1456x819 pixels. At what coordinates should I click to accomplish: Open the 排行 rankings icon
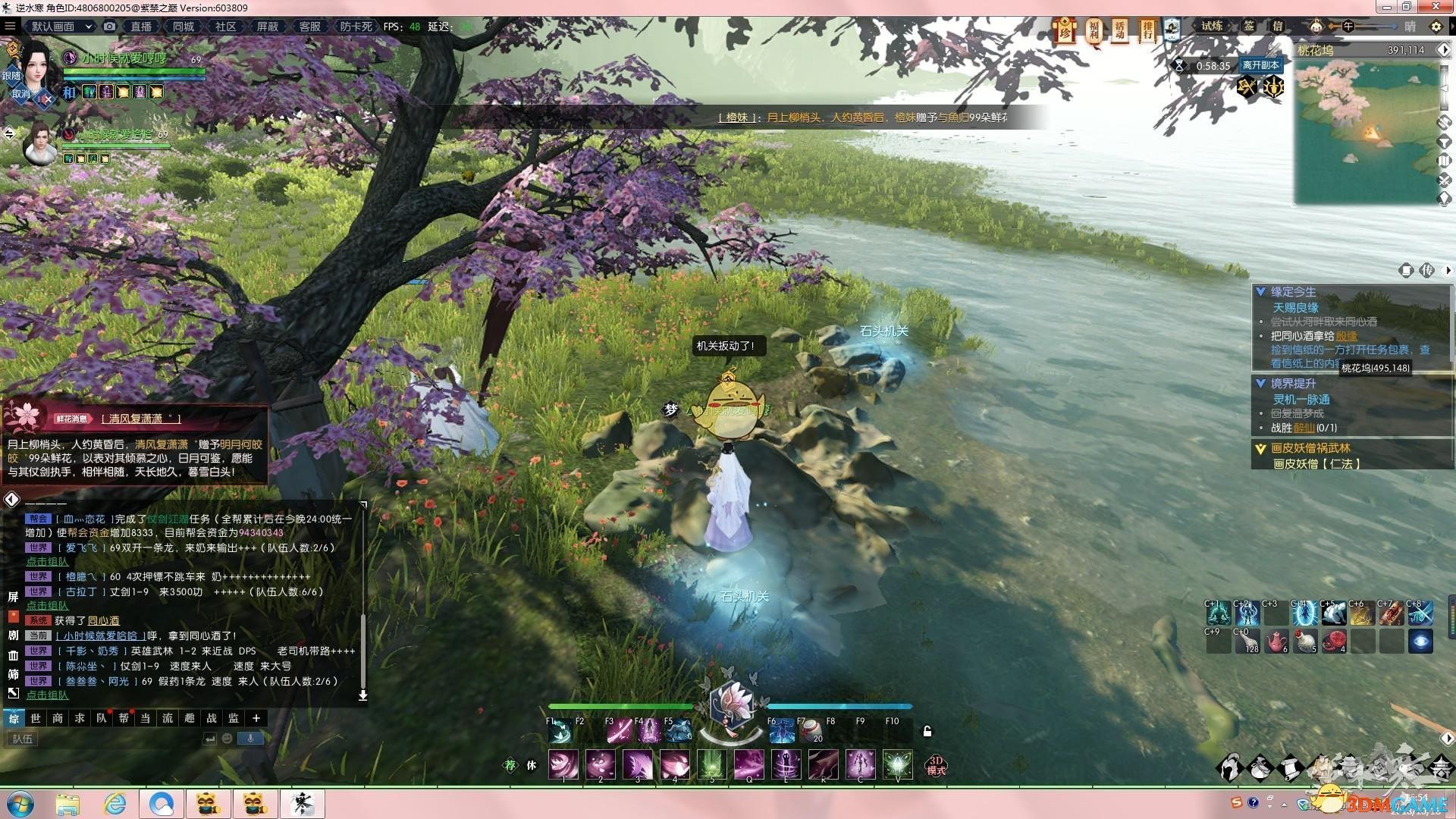[x=1147, y=31]
